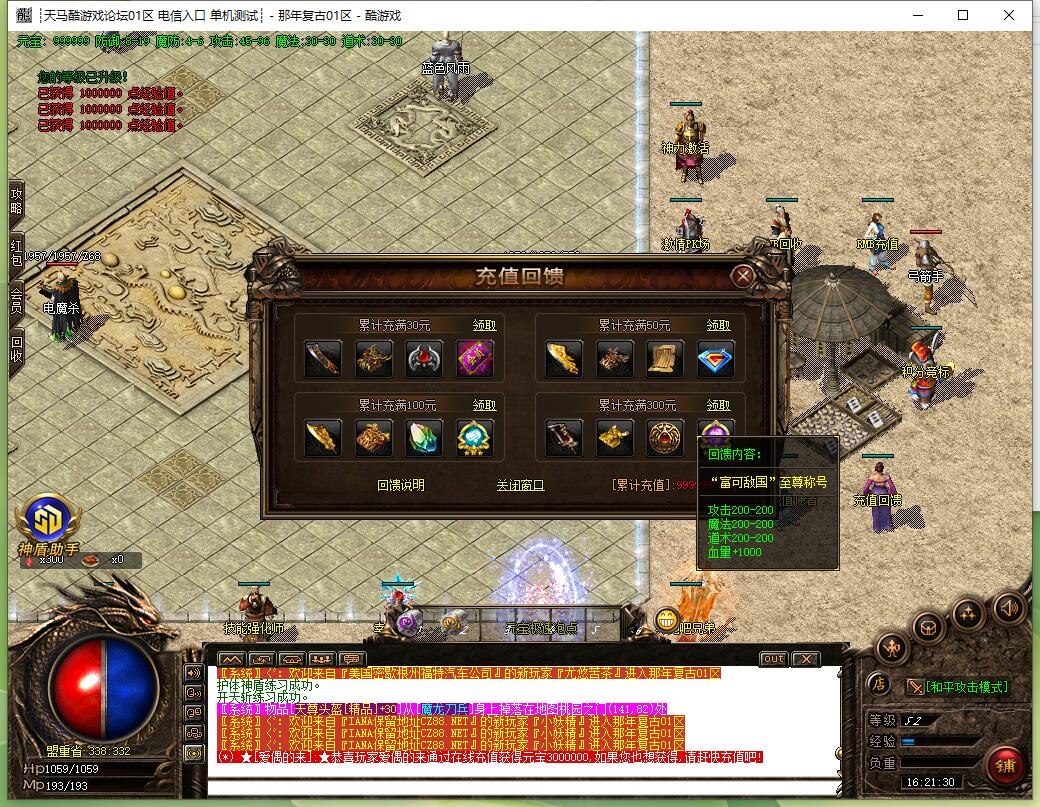Image resolution: width=1040 pixels, height=807 pixels.
Task: Claim the 累计充满50元 reward
Action: click(x=718, y=325)
